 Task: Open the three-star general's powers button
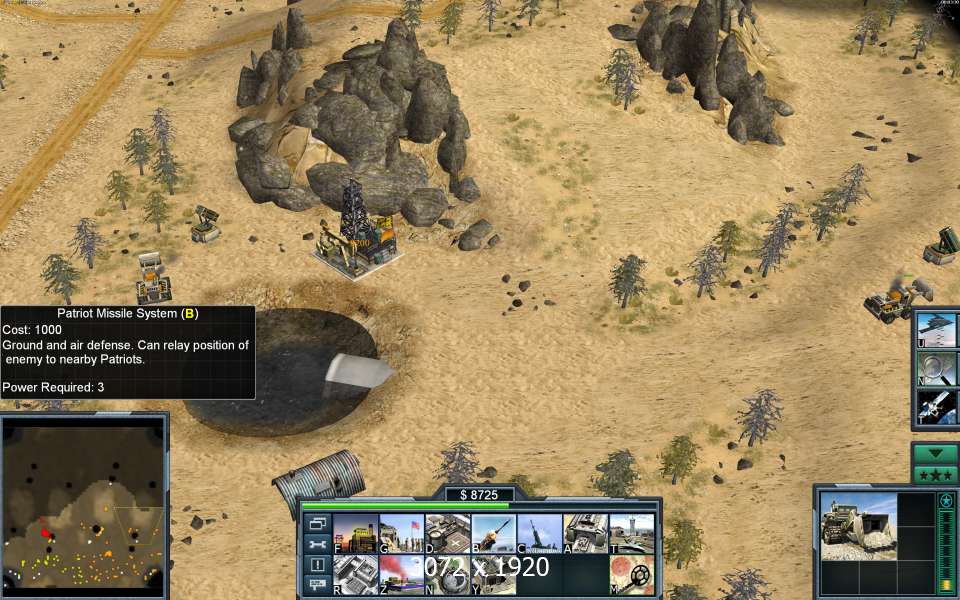pos(935,474)
